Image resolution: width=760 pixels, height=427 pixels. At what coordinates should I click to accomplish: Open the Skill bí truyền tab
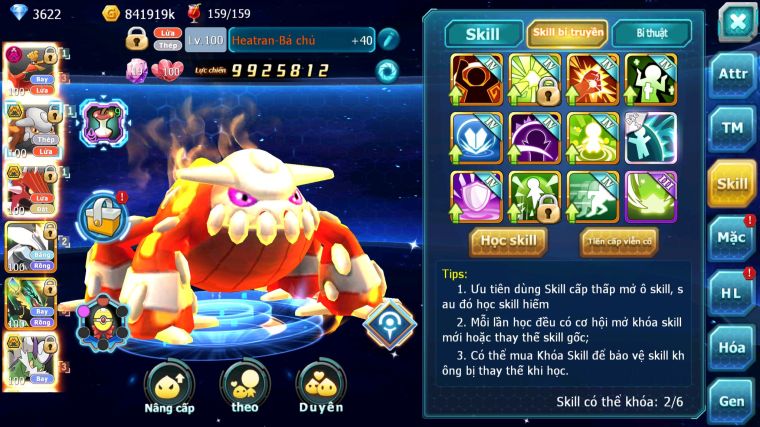[567, 34]
